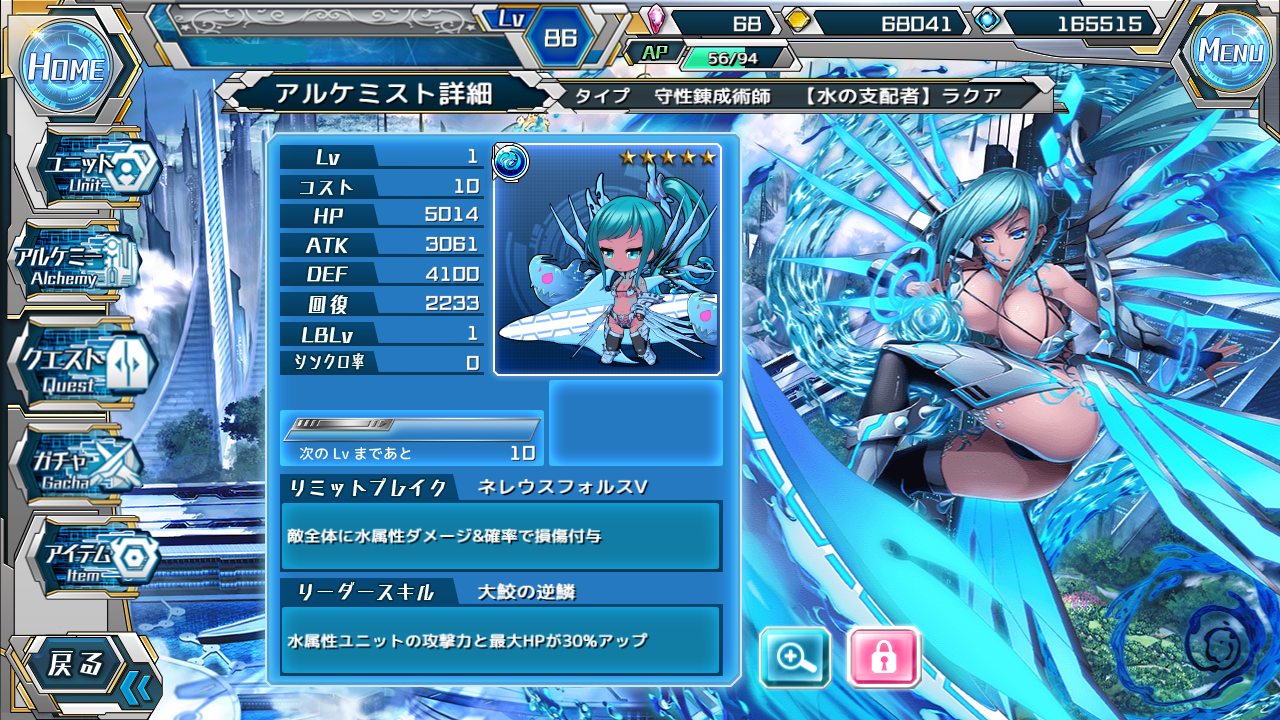The image size is (1280, 720).
Task: Open the Alchemy menu
Action: pos(75,263)
